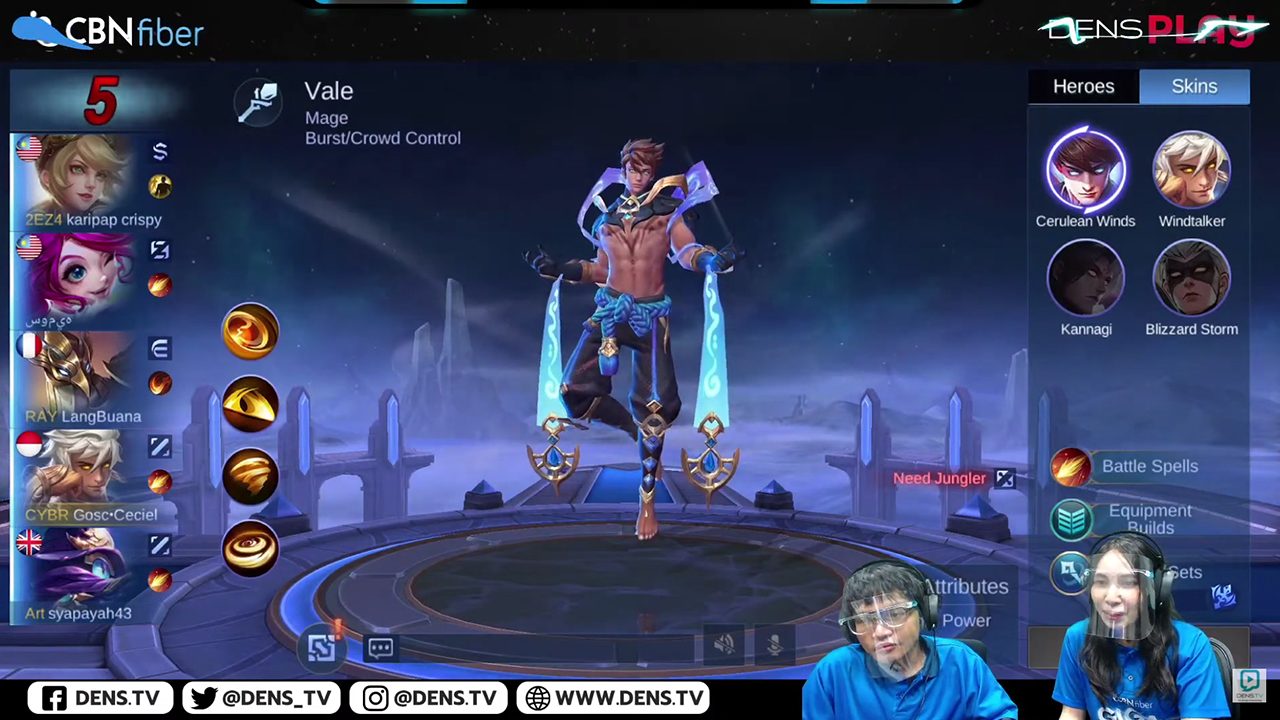Select teammate syapayah43's hero portrait
The height and width of the screenshot is (720, 1280).
[x=78, y=572]
